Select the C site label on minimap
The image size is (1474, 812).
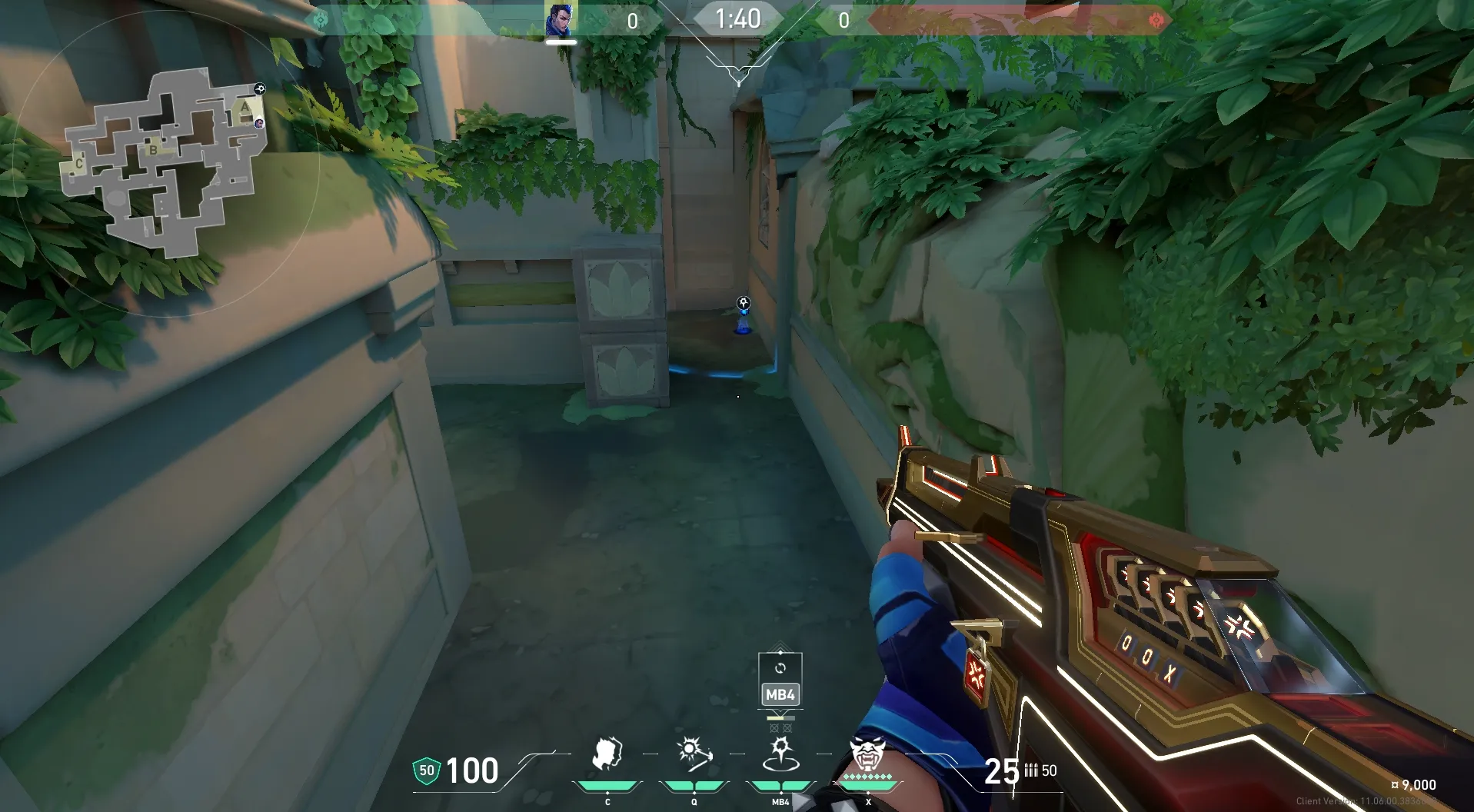79,164
